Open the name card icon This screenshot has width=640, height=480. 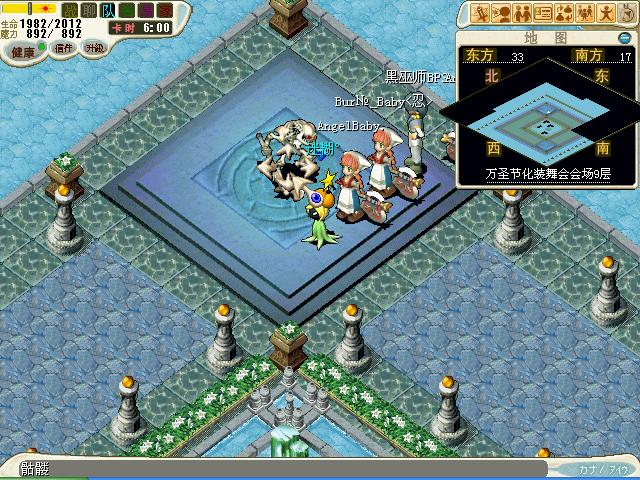pyautogui.click(x=544, y=13)
